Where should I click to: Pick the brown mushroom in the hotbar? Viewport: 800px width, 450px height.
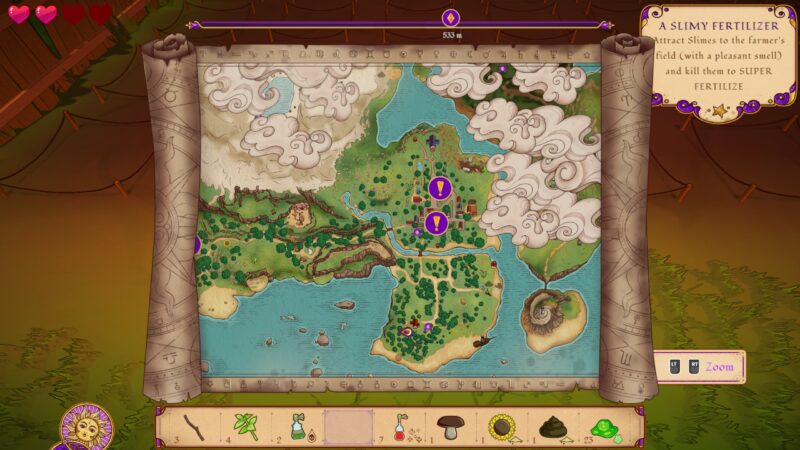450,427
